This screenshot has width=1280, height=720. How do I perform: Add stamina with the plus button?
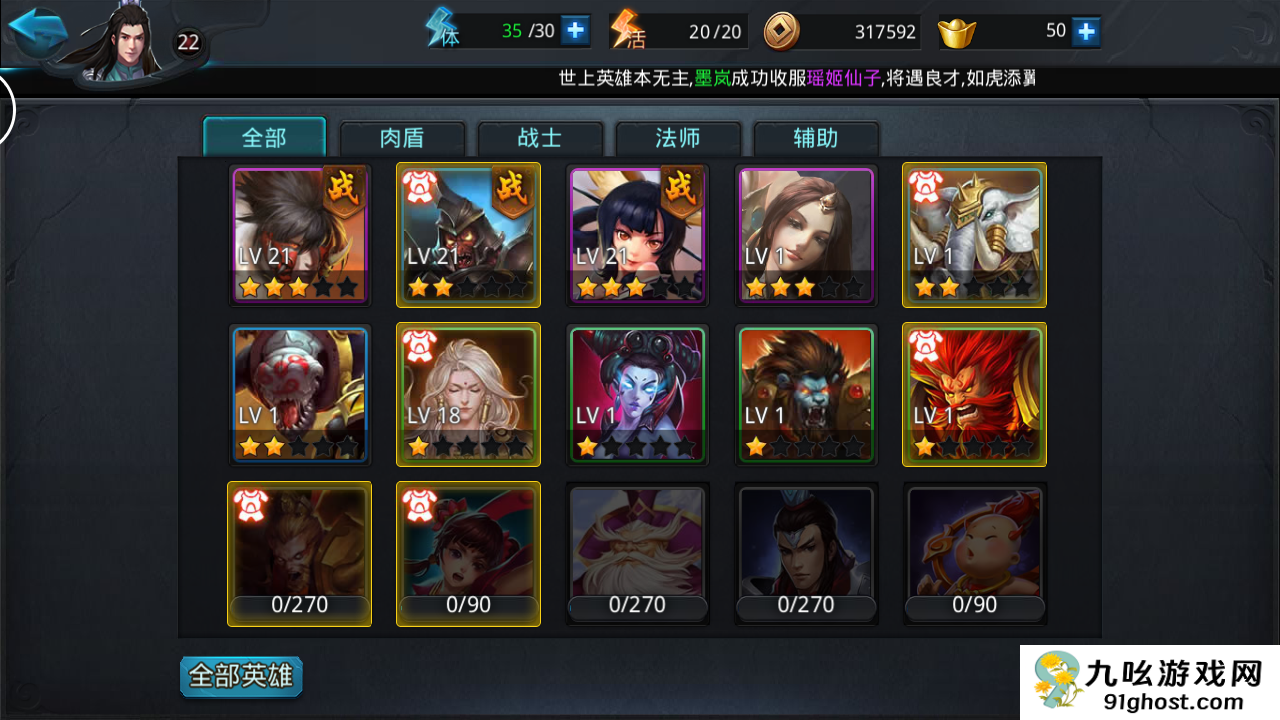pos(575,31)
